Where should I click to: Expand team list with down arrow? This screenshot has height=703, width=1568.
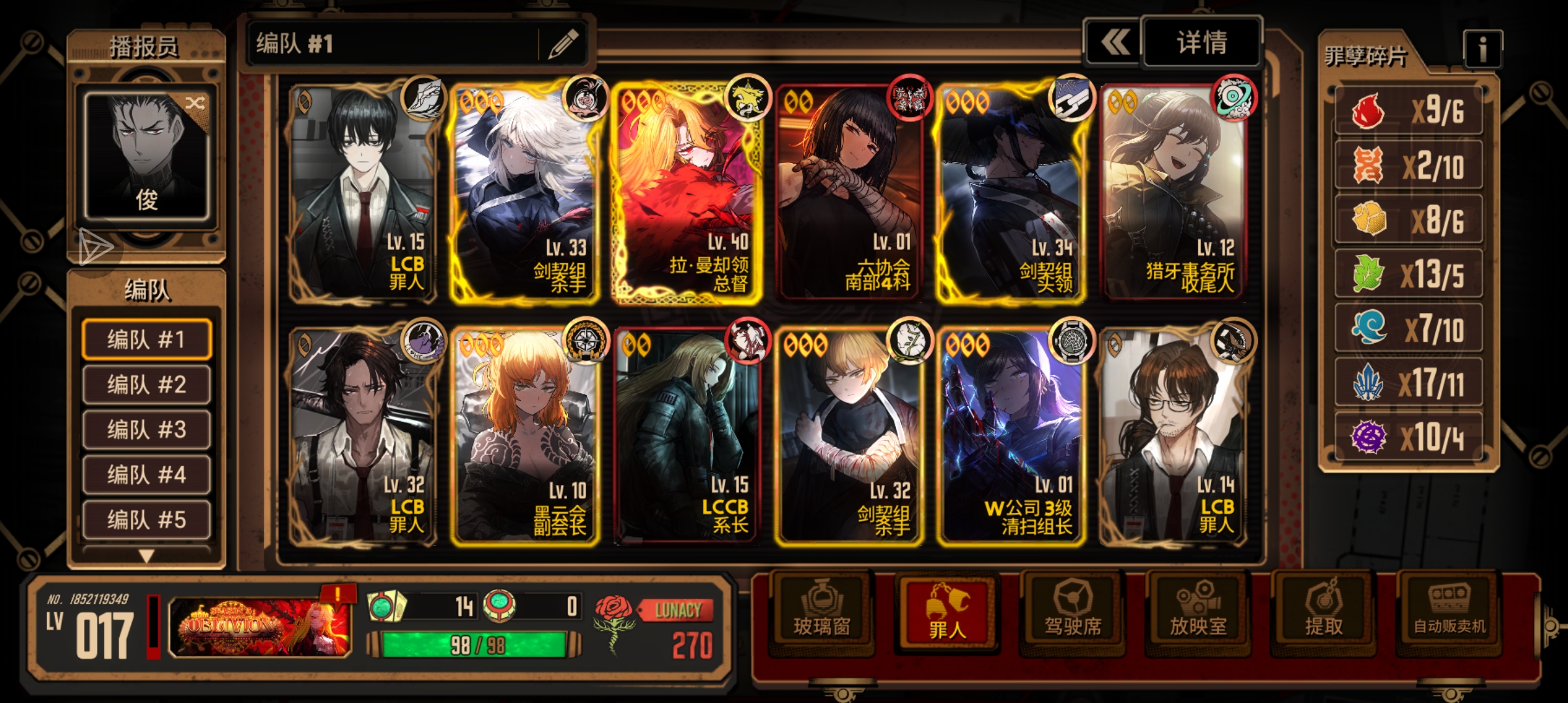(x=147, y=556)
